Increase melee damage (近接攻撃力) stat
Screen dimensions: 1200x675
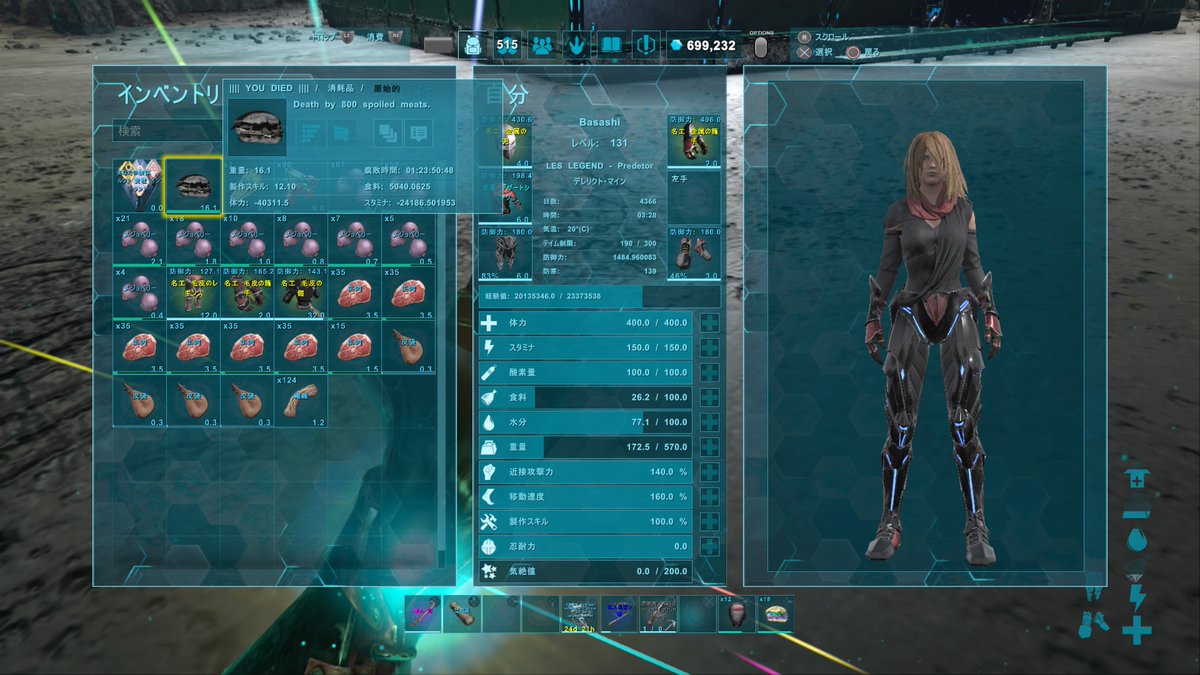[x=709, y=472]
